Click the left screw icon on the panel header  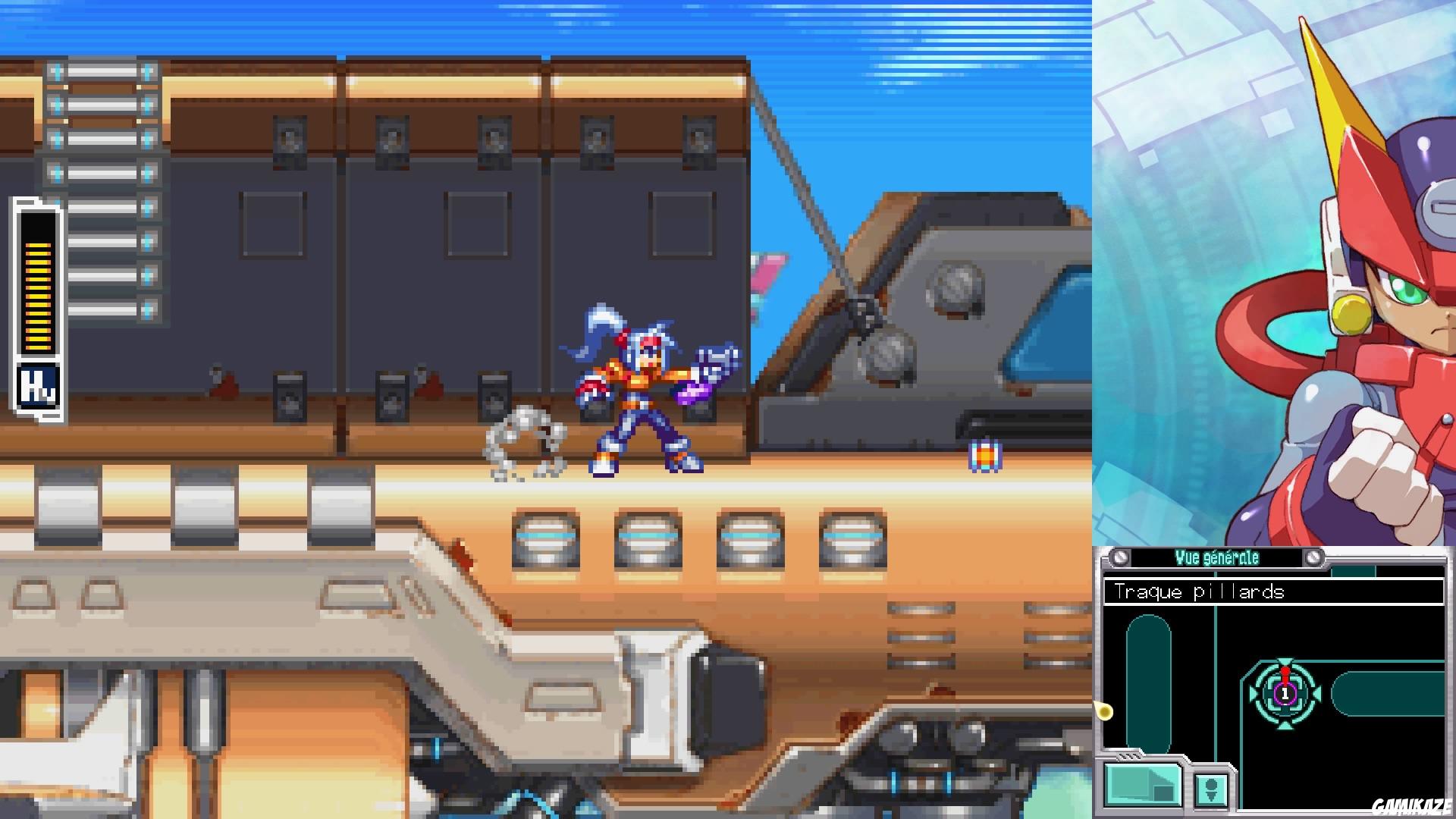(1120, 557)
